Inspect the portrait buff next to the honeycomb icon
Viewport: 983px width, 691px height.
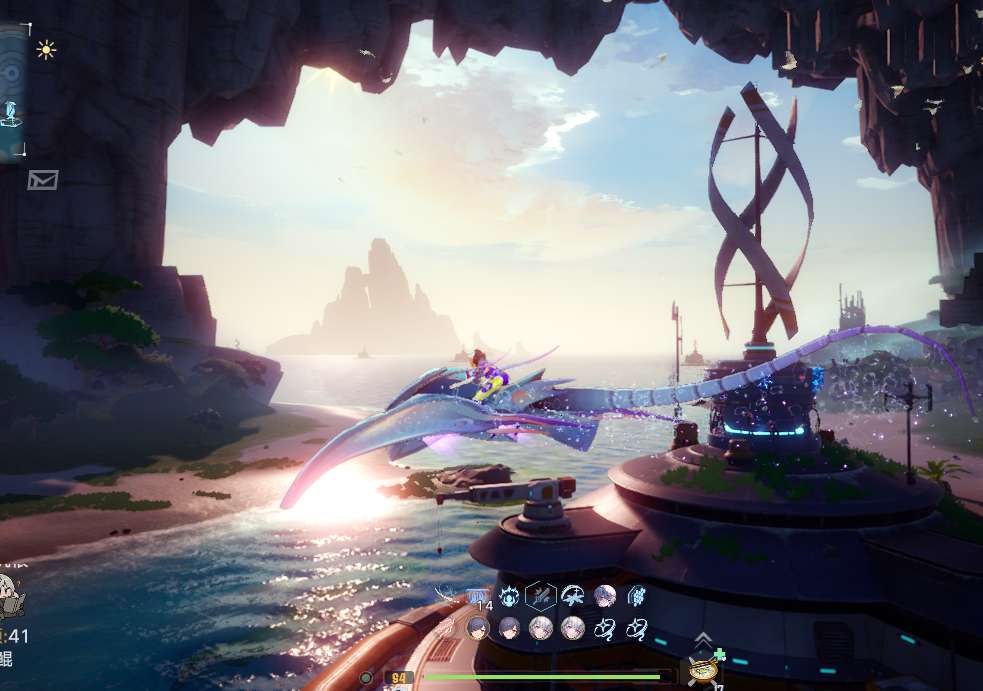click(x=604, y=597)
